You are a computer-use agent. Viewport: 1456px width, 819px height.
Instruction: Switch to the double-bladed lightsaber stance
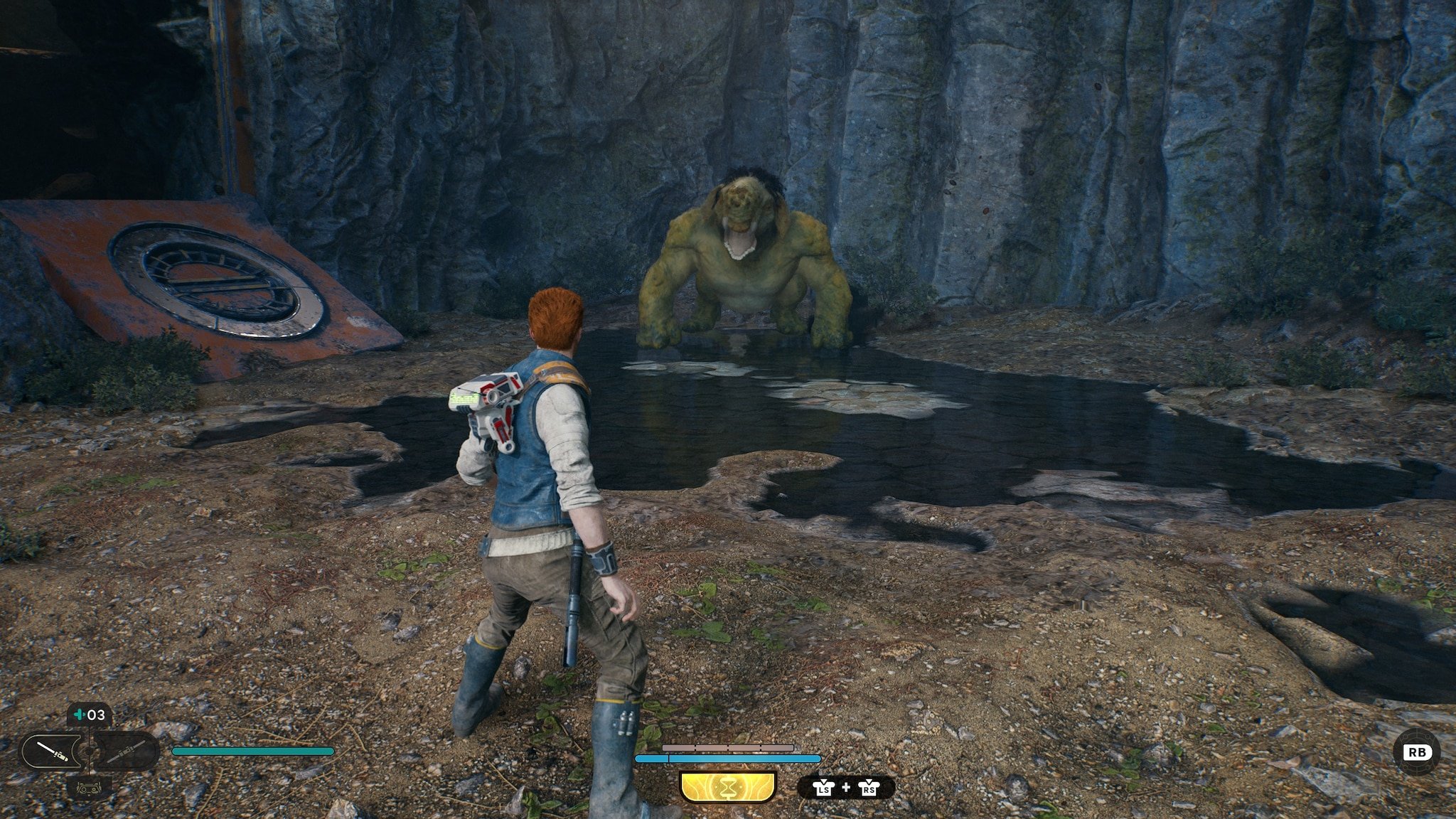pyautogui.click(x=129, y=751)
